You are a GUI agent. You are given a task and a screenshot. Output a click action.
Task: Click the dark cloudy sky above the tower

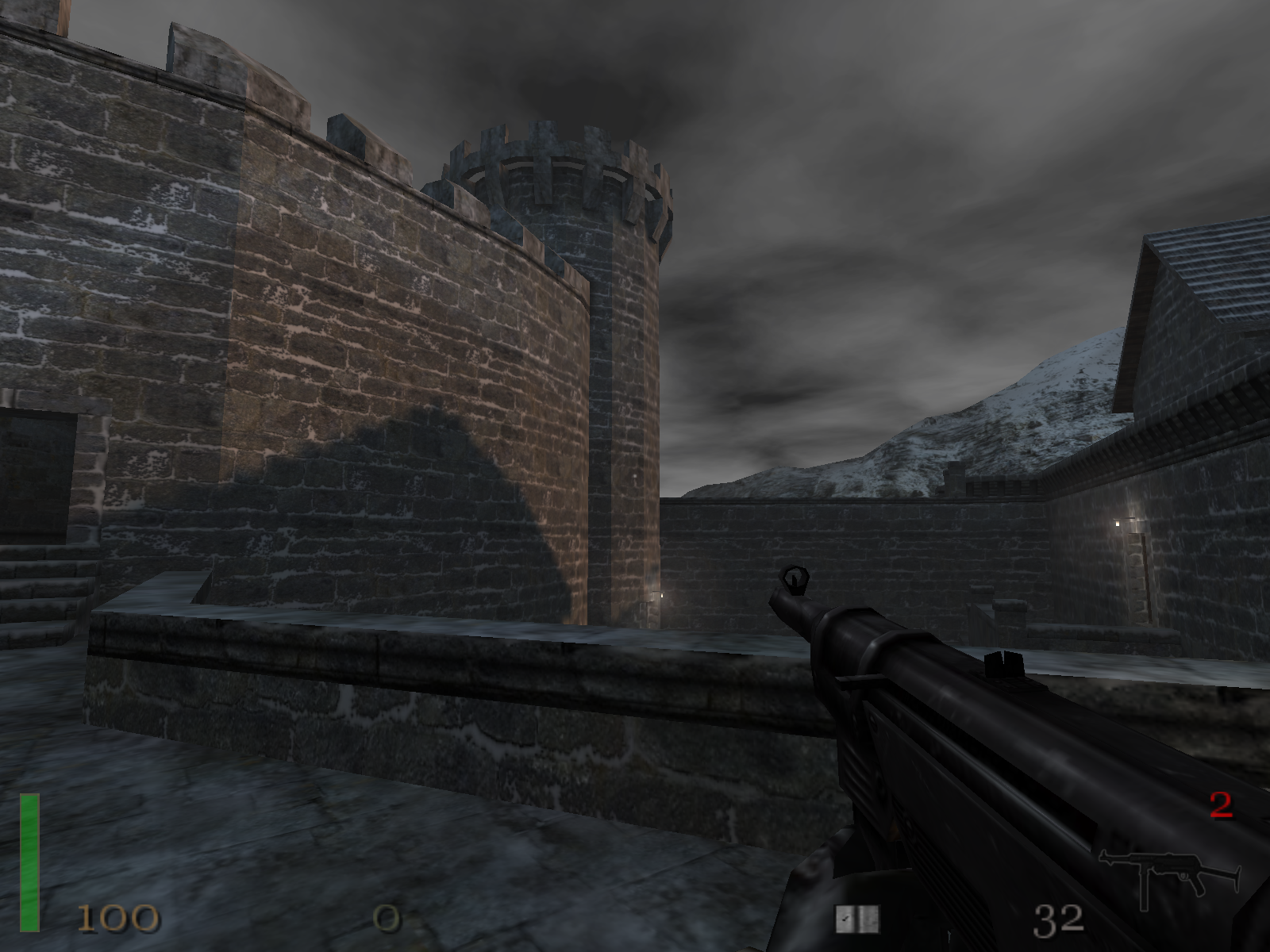[571, 63]
